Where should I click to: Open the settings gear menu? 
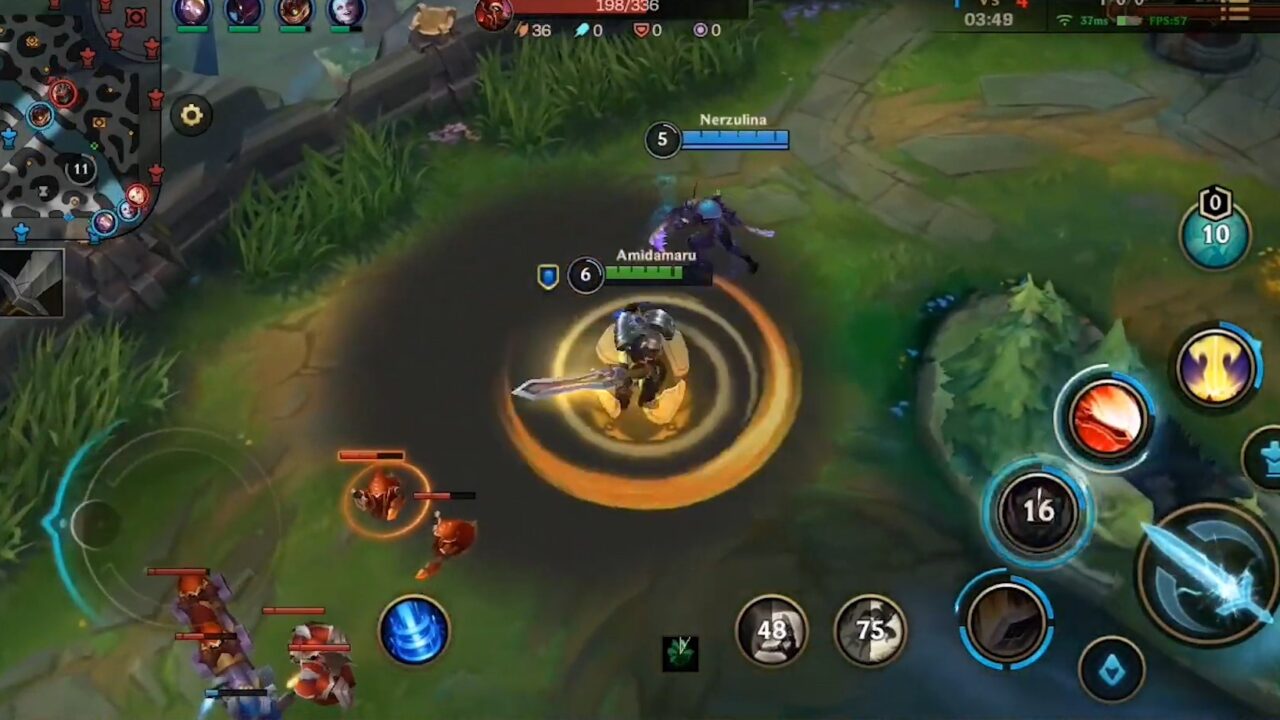click(192, 115)
